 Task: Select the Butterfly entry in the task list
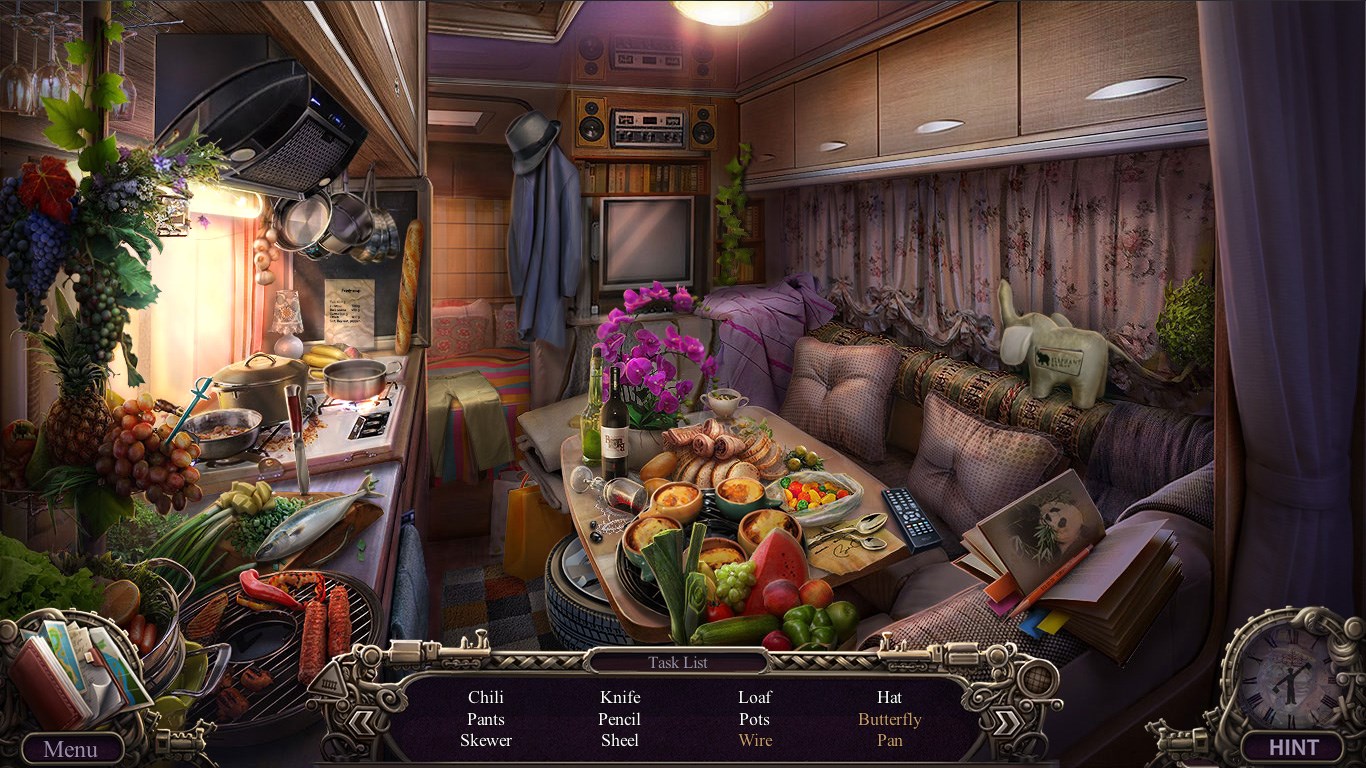tap(889, 719)
